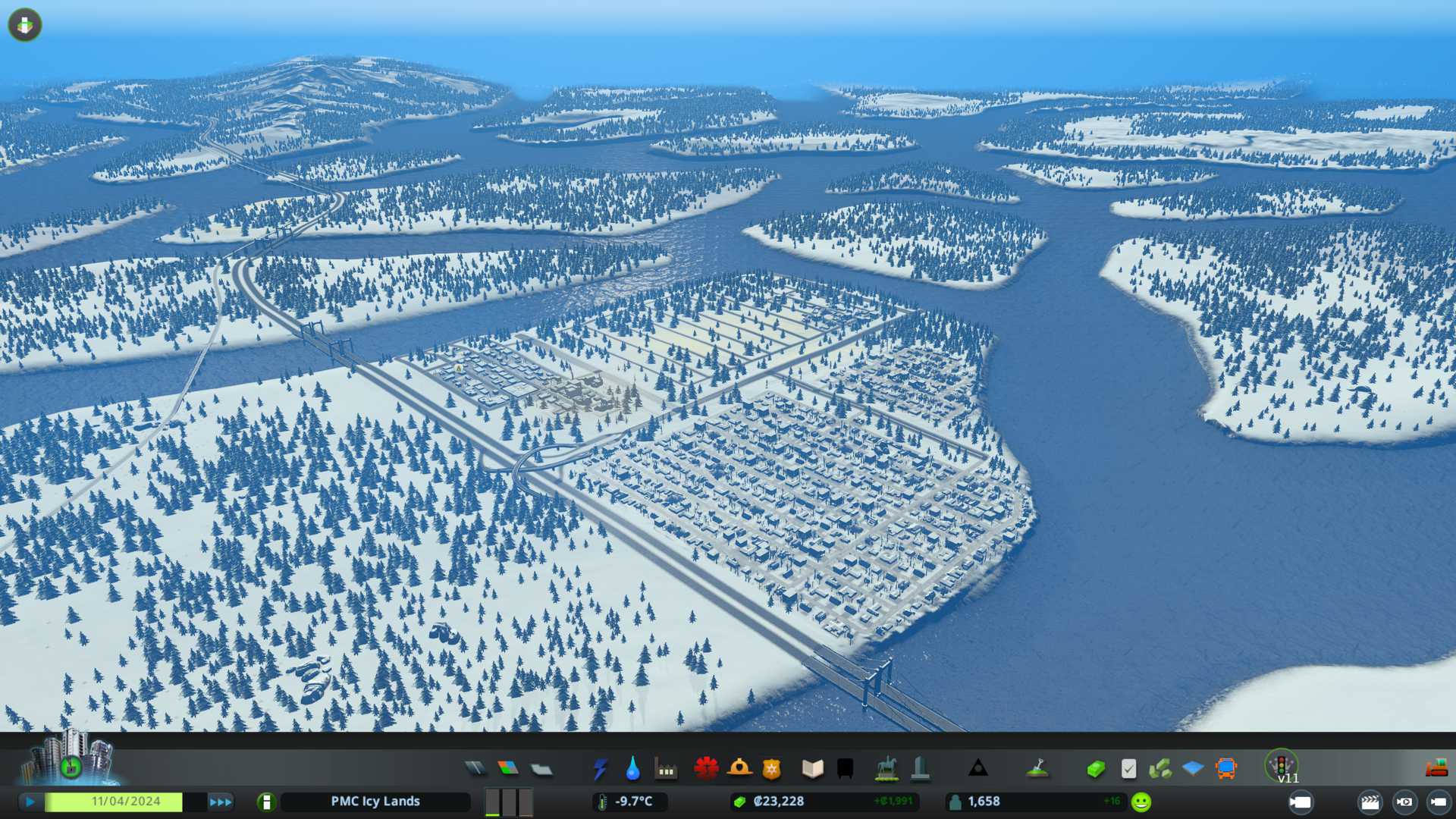Open the Healthcare red cross menu
This screenshot has height=819, width=1456.
706,769
